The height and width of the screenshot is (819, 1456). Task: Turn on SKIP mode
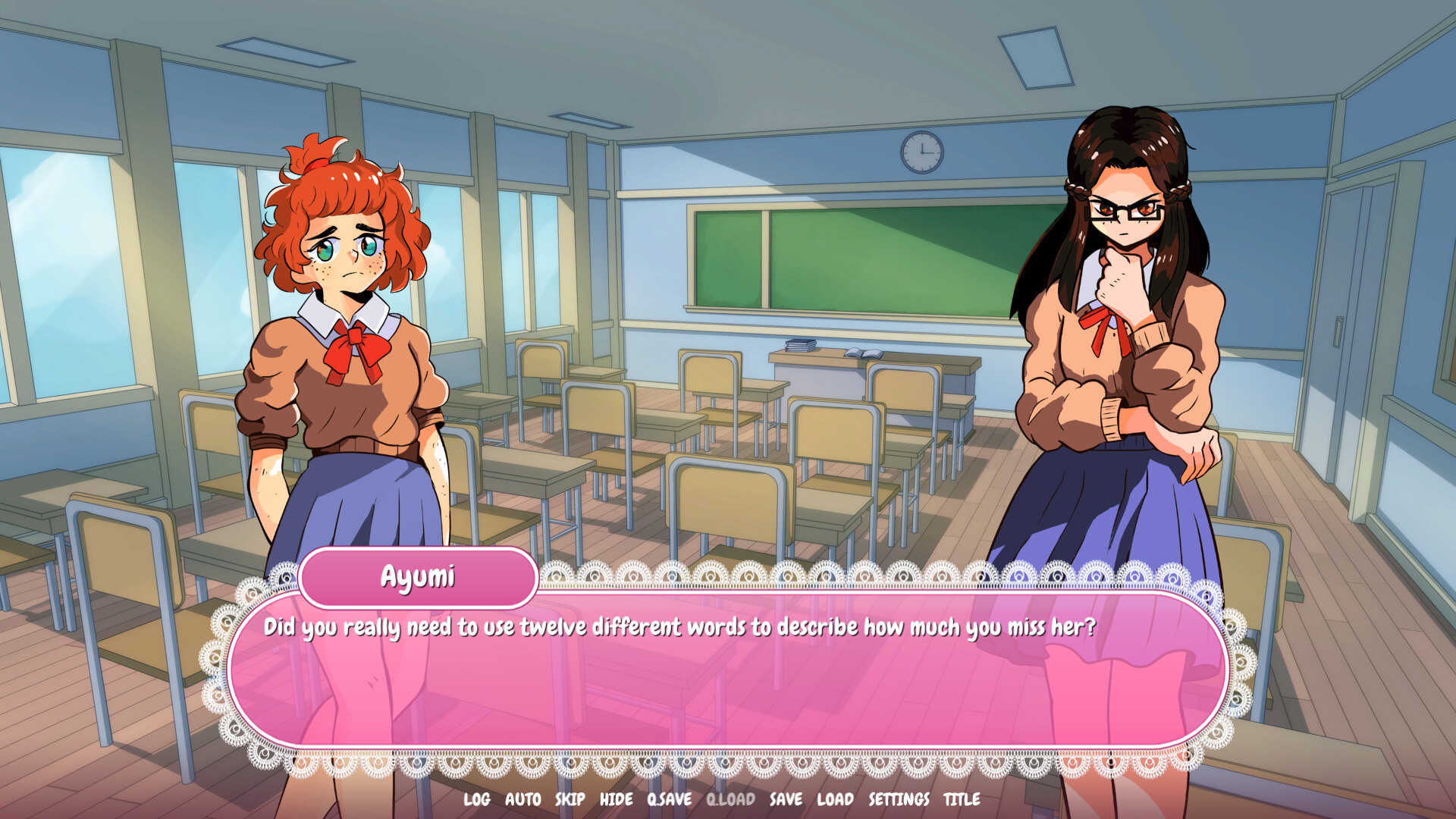point(570,799)
